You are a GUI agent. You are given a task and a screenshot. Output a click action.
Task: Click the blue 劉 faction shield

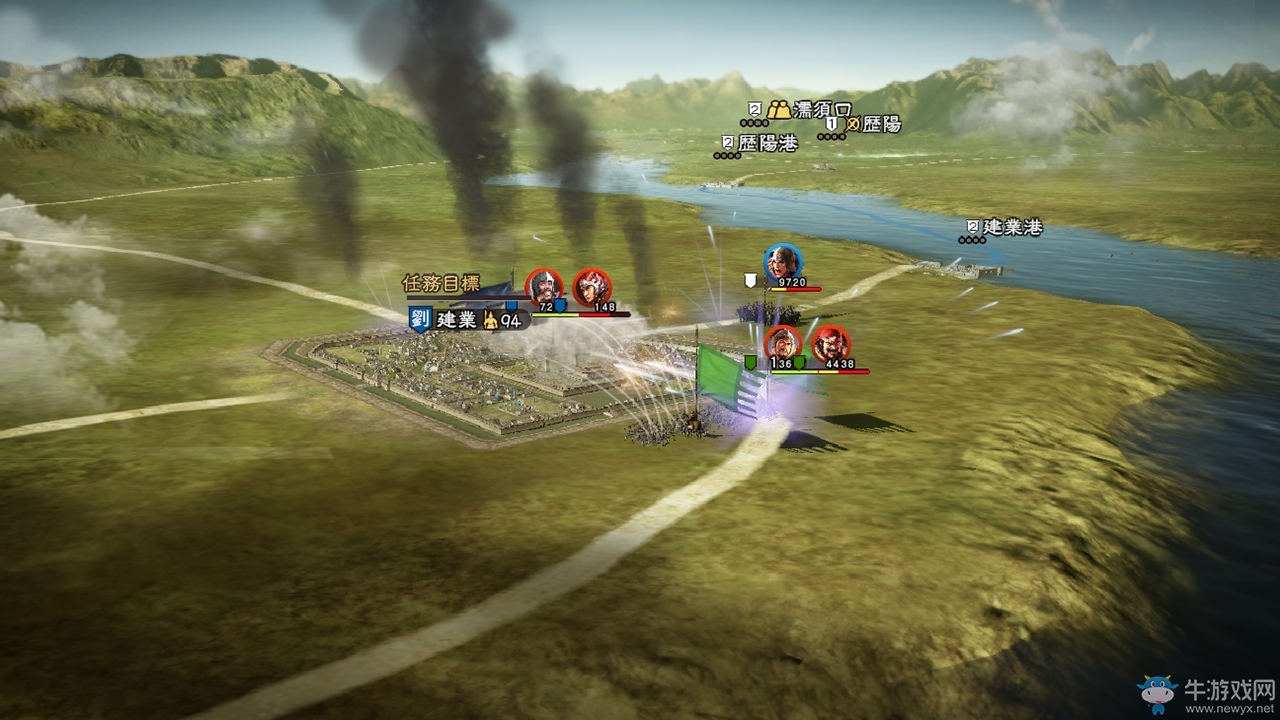[x=420, y=320]
